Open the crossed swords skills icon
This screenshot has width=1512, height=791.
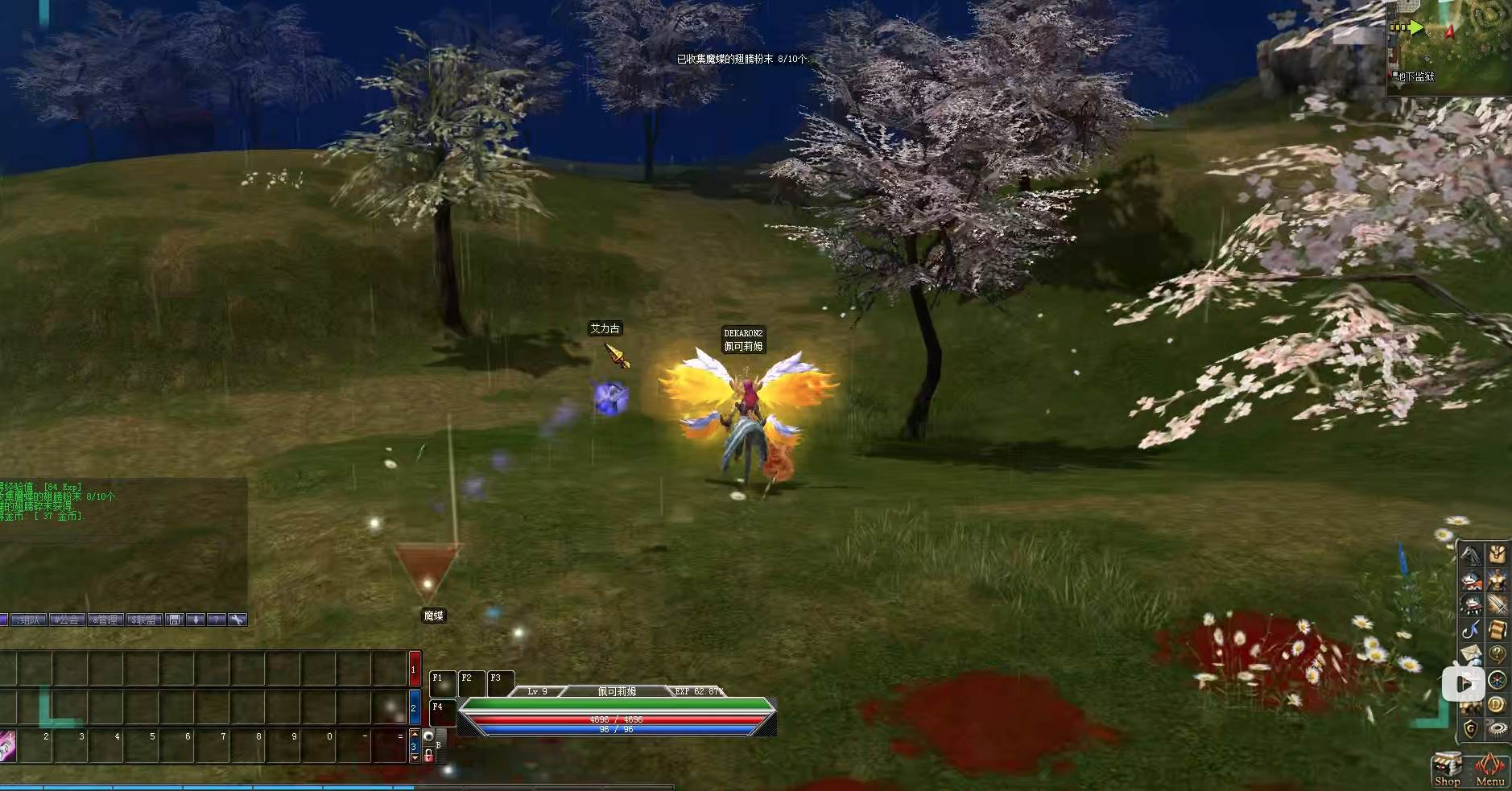1498,605
